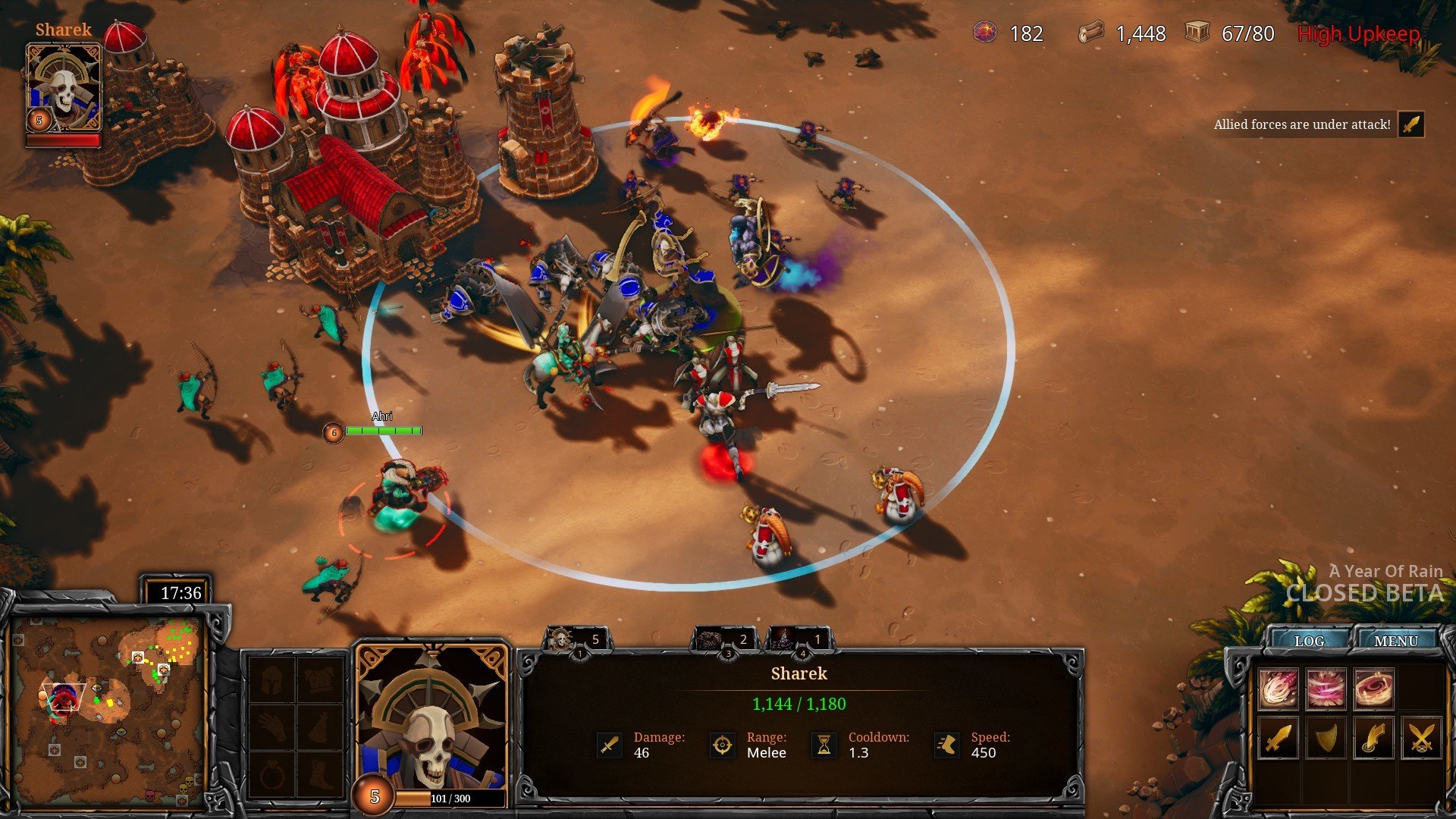Activate the white swirling slash ability

1279,689
